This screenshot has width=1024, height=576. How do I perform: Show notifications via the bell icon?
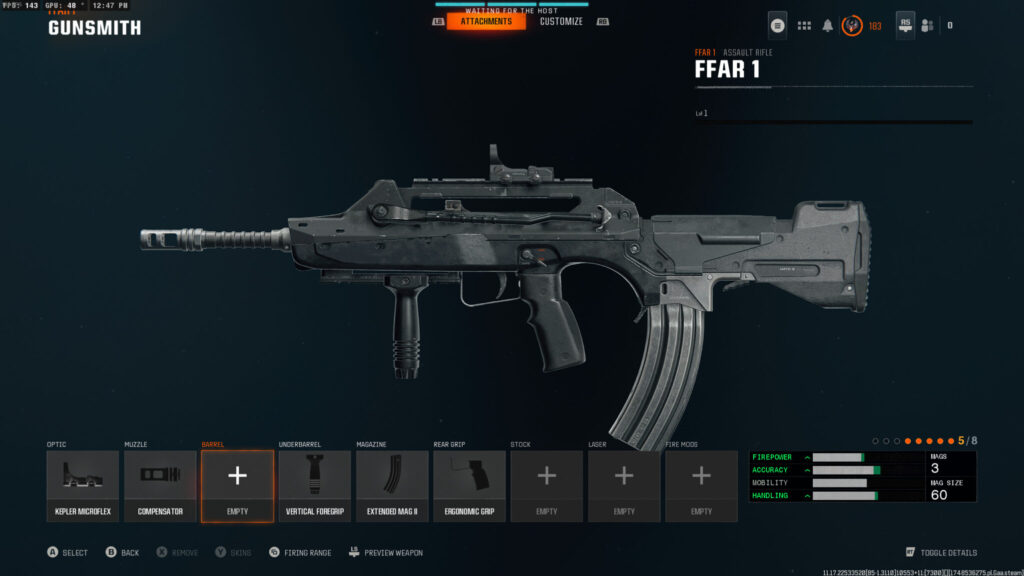[x=828, y=25]
